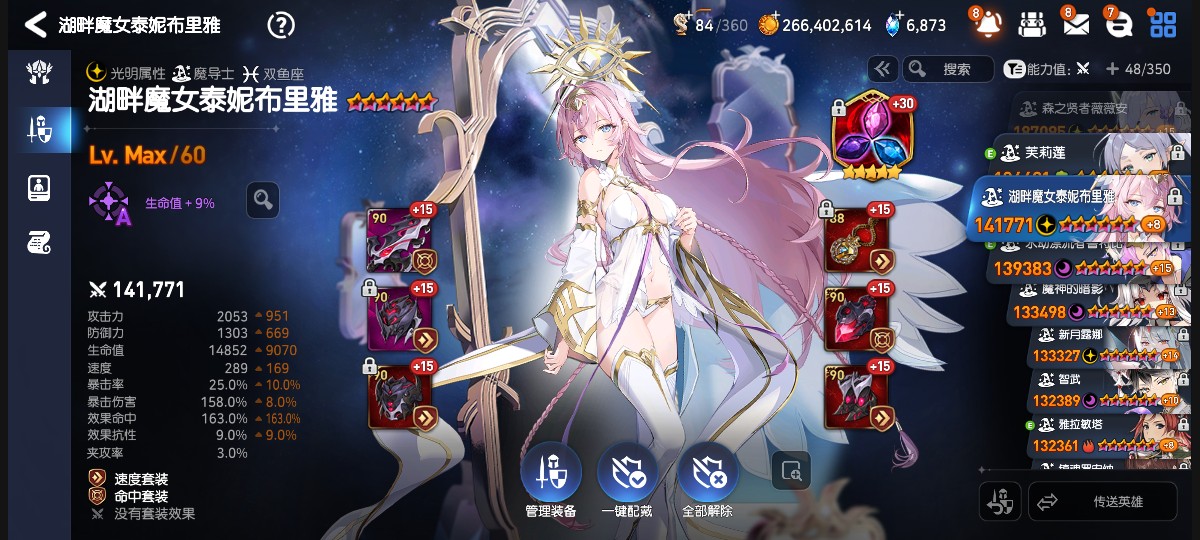Collapse the hero list with double-arrow button
The image size is (1200, 540).
point(881,69)
